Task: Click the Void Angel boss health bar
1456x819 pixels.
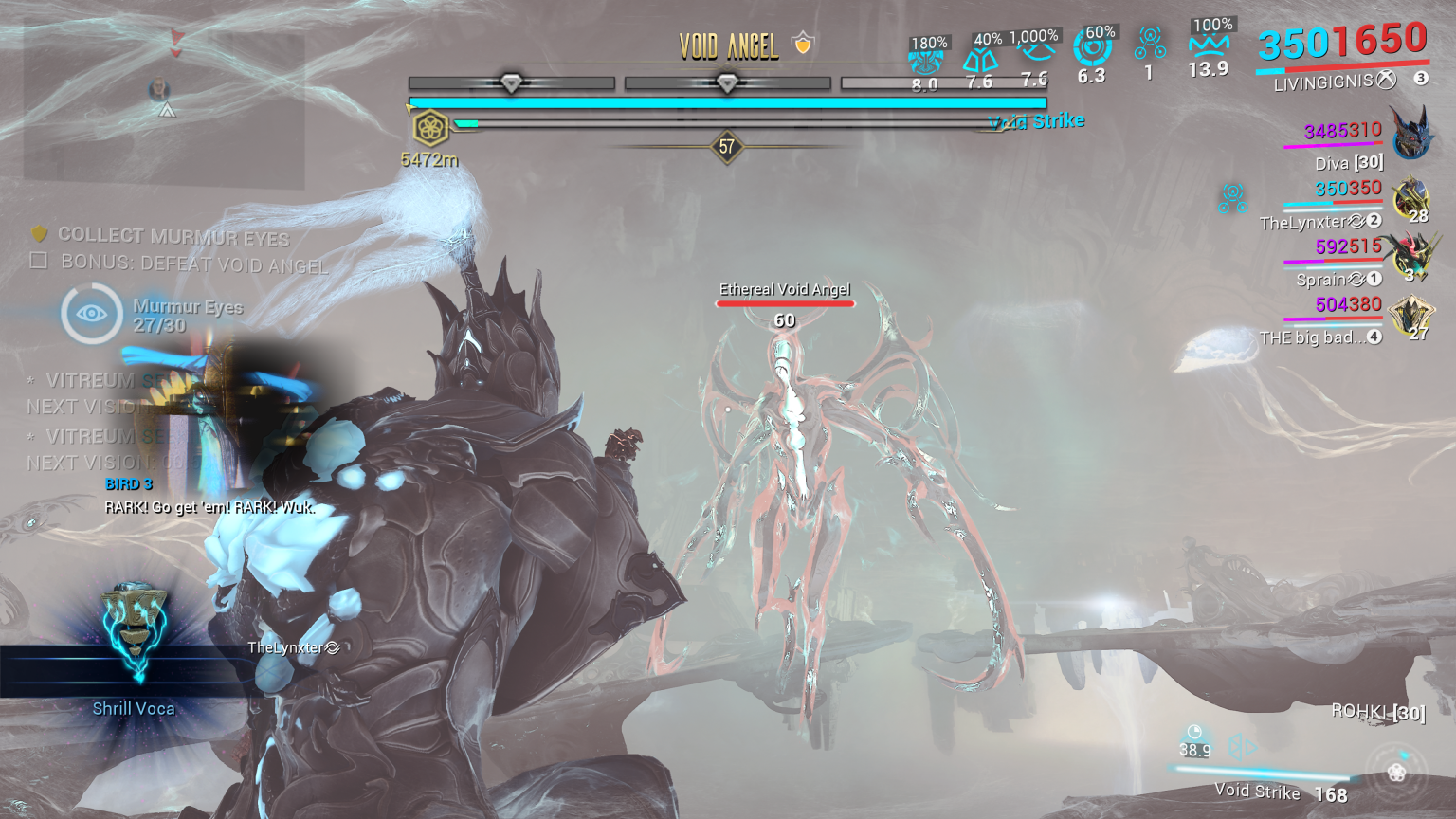Action: point(727,101)
